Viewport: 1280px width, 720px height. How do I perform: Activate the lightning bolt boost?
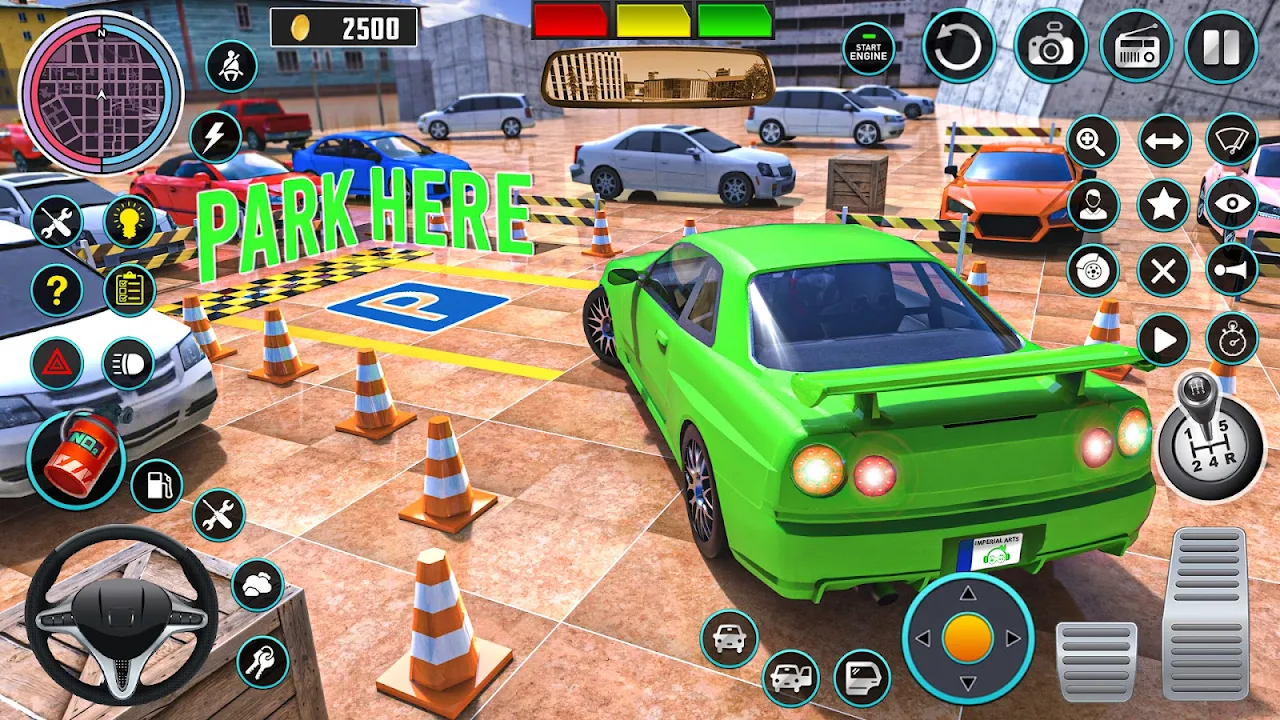215,136
